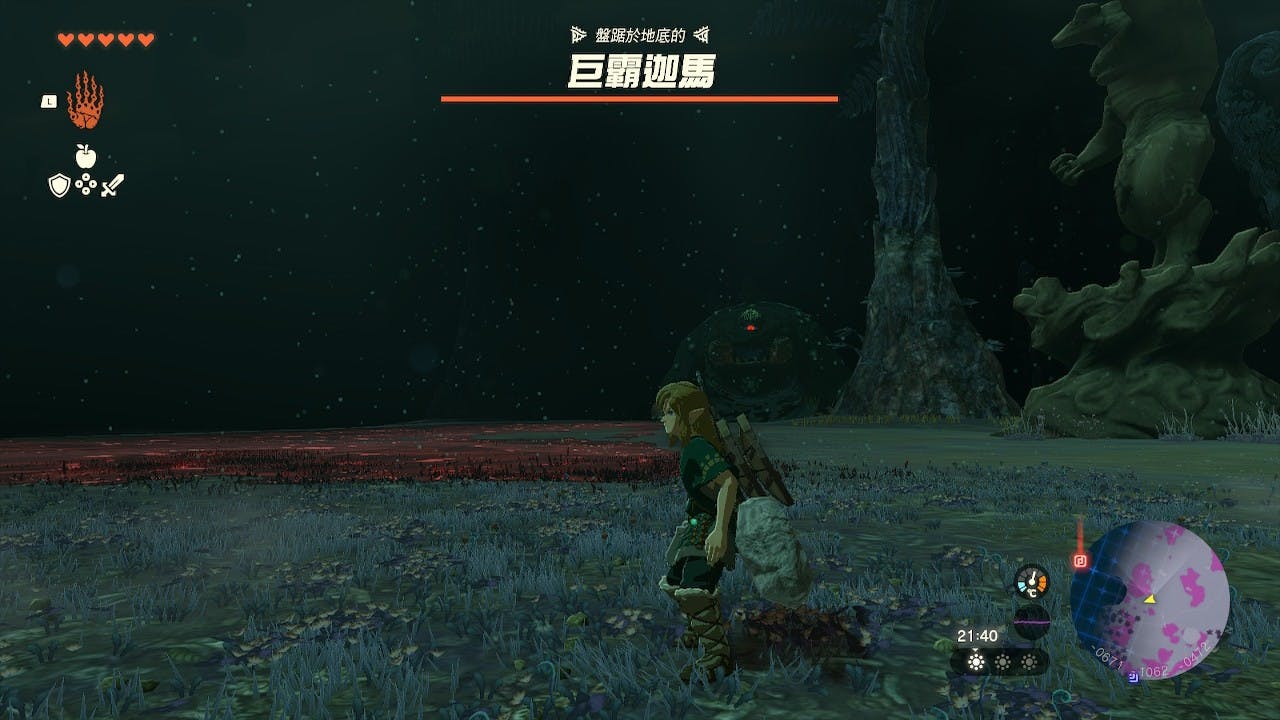Click the four-dot D-pad selector icon
The height and width of the screenshot is (720, 1280).
86,185
